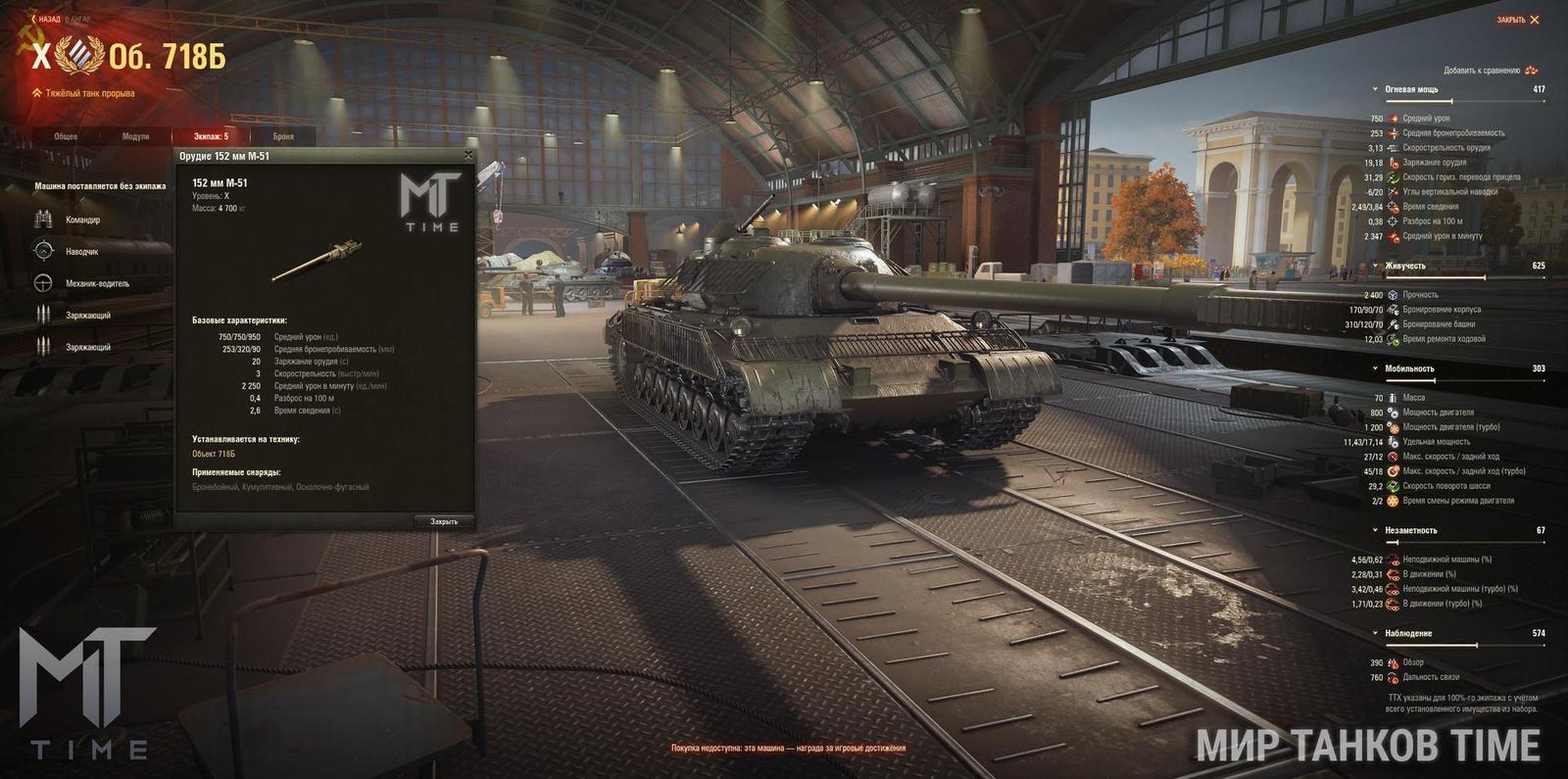Close the 152 мм М-51 info window

coord(468,155)
